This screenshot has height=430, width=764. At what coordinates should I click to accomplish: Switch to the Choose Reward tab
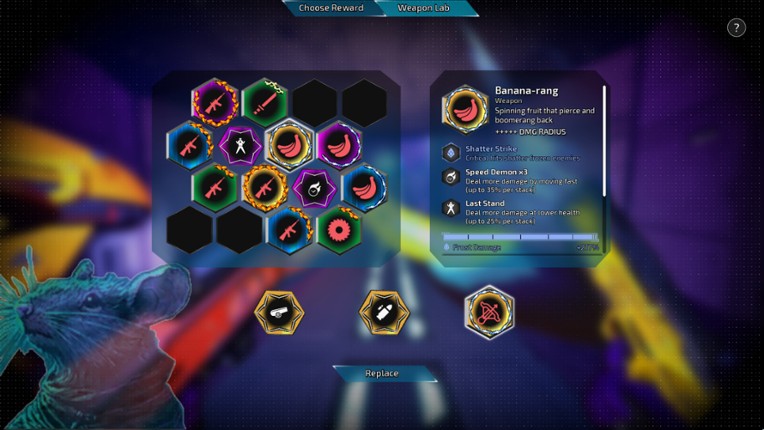[x=329, y=8]
